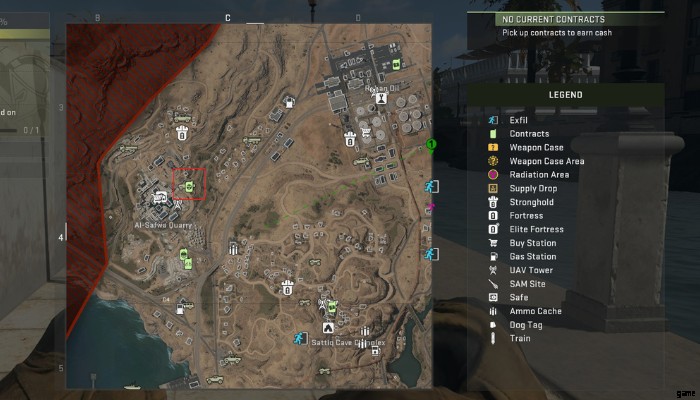Click the Supply Drop legend entry
The height and width of the screenshot is (400, 700).
click(532, 188)
